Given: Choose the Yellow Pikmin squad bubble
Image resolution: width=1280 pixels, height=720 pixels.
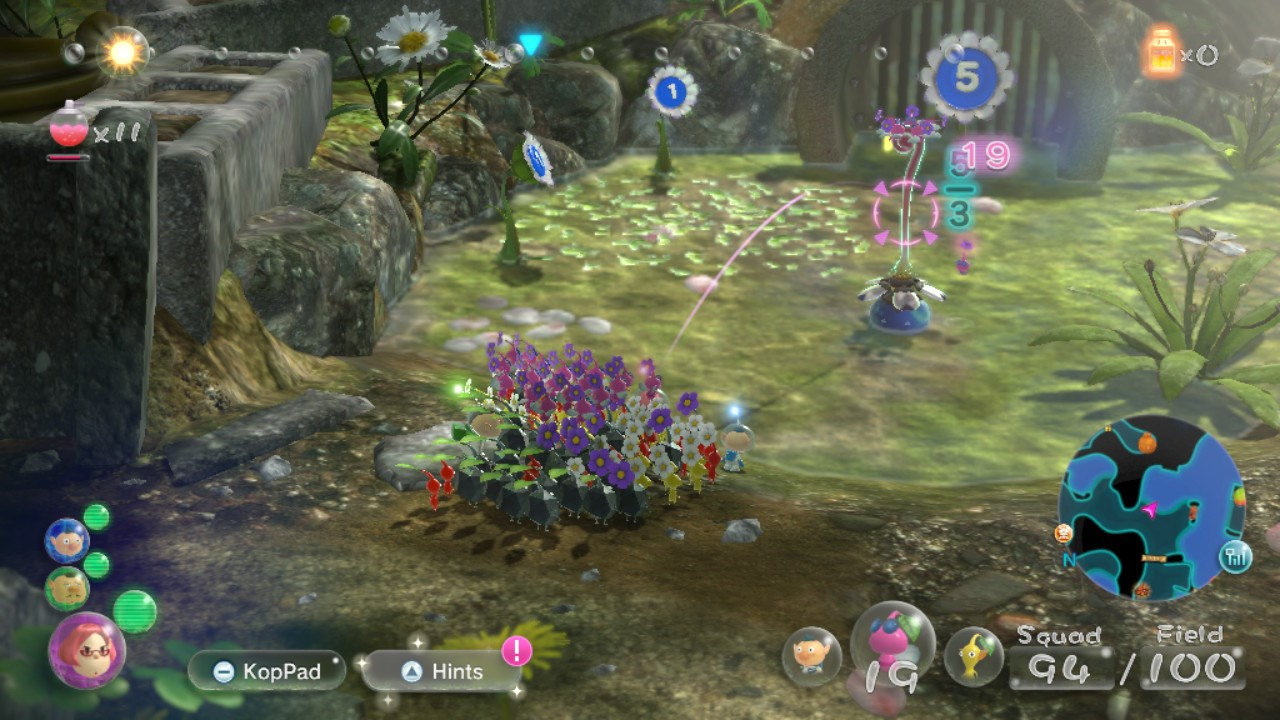Looking at the screenshot, I should coord(973,656).
